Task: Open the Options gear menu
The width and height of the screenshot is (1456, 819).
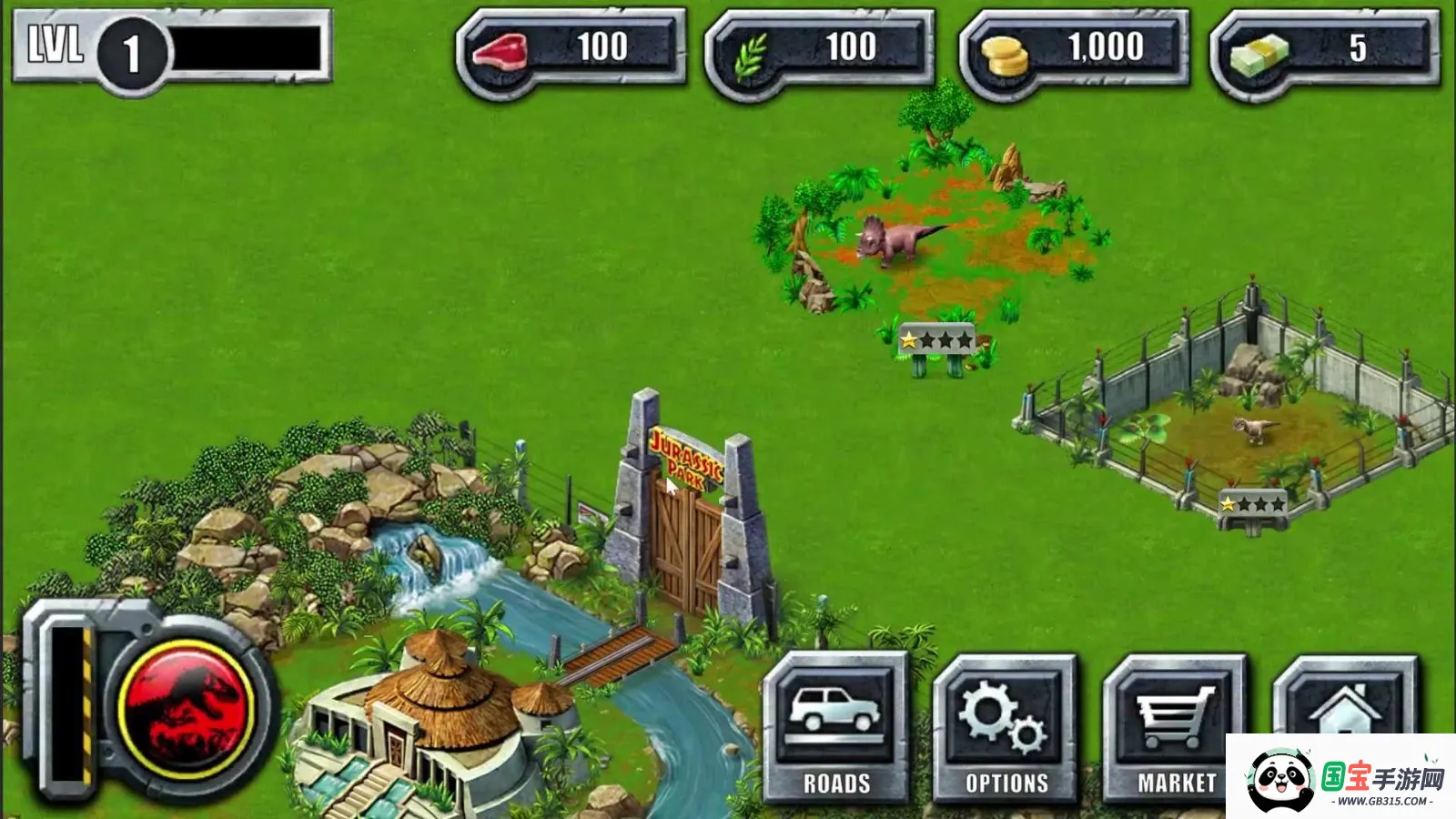Action: tap(1006, 728)
